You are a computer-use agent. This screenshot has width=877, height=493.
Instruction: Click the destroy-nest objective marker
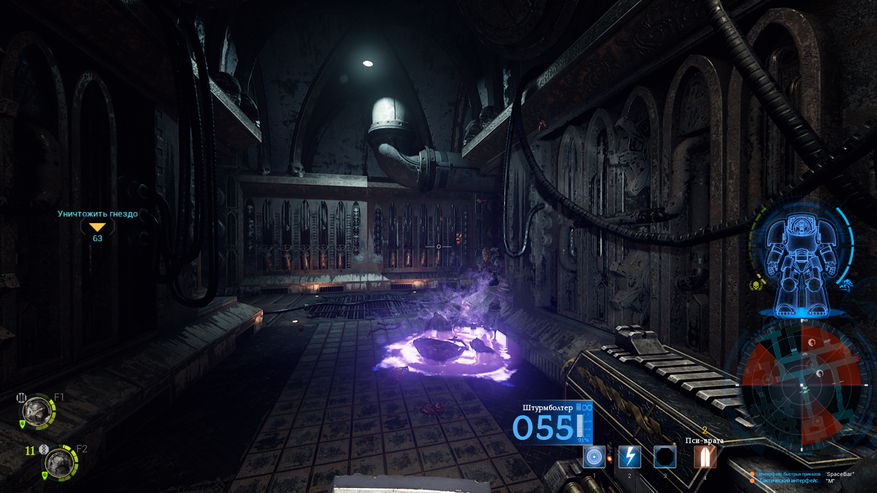pos(97,227)
